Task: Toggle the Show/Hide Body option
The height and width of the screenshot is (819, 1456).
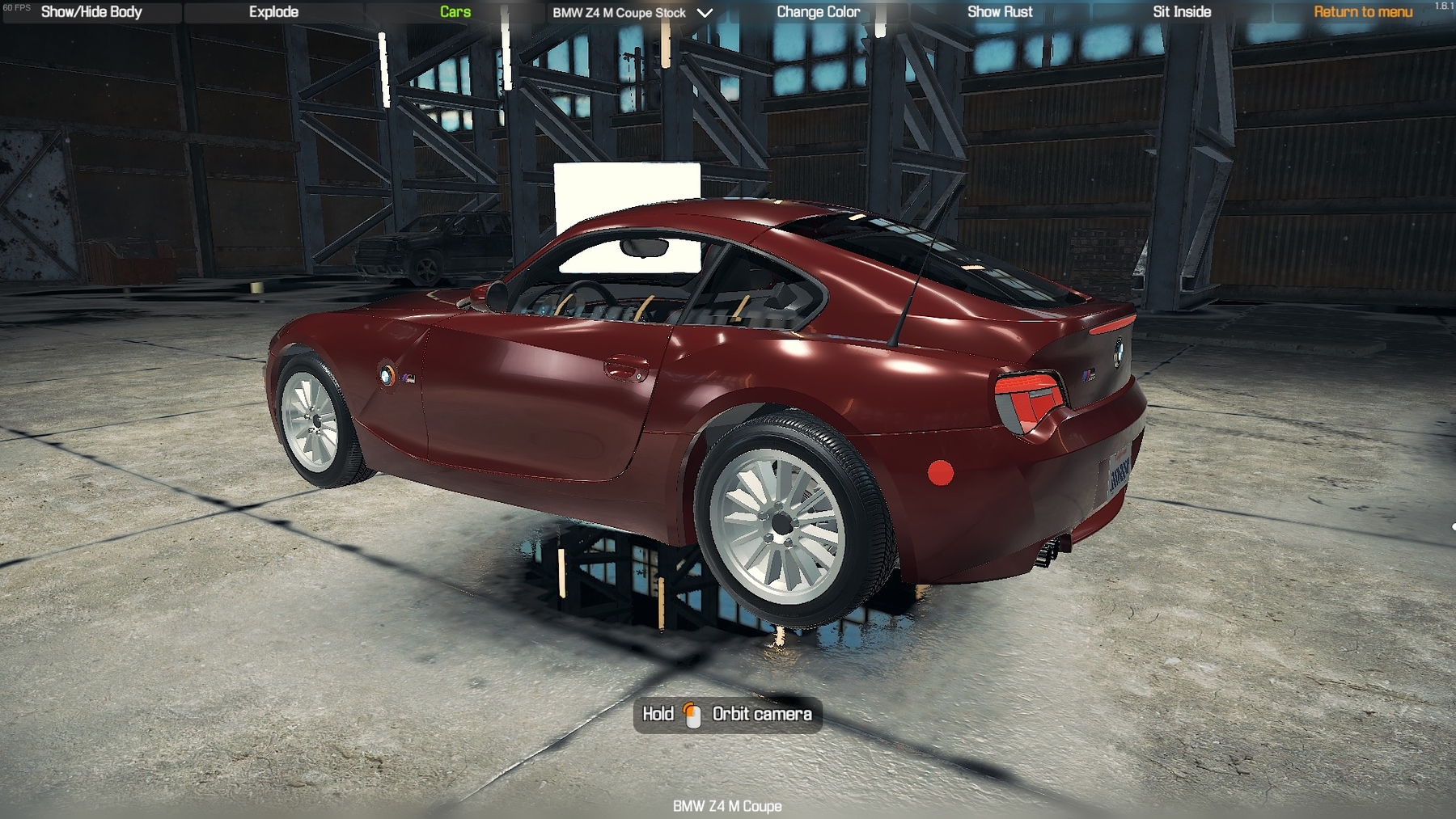Action: 91,12
